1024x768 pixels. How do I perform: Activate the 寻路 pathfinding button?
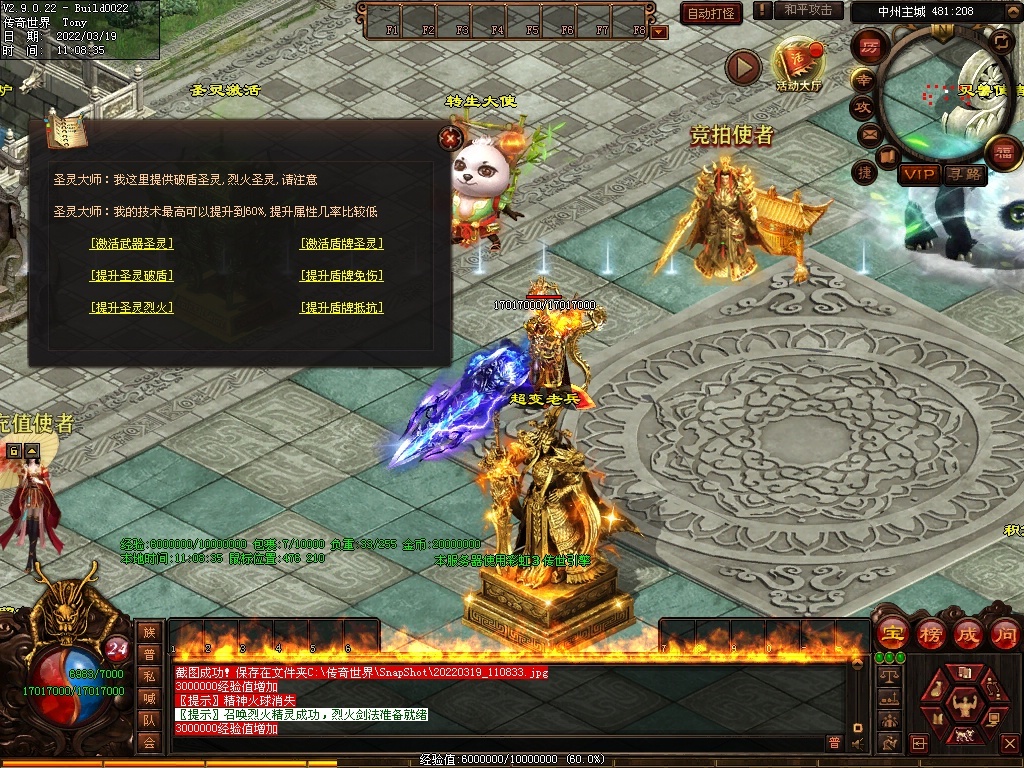(x=964, y=174)
